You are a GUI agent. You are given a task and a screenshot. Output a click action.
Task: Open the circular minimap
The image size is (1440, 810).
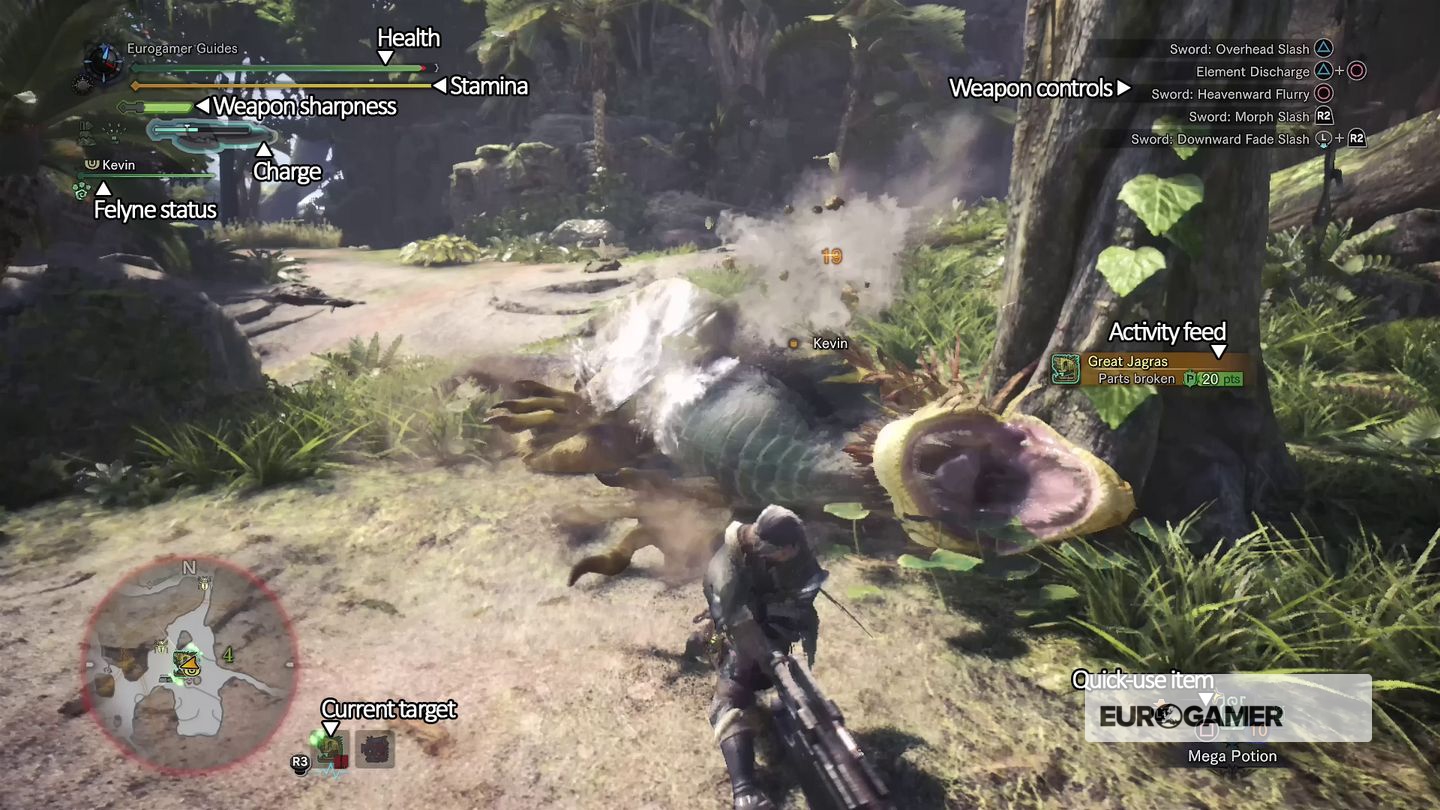189,664
